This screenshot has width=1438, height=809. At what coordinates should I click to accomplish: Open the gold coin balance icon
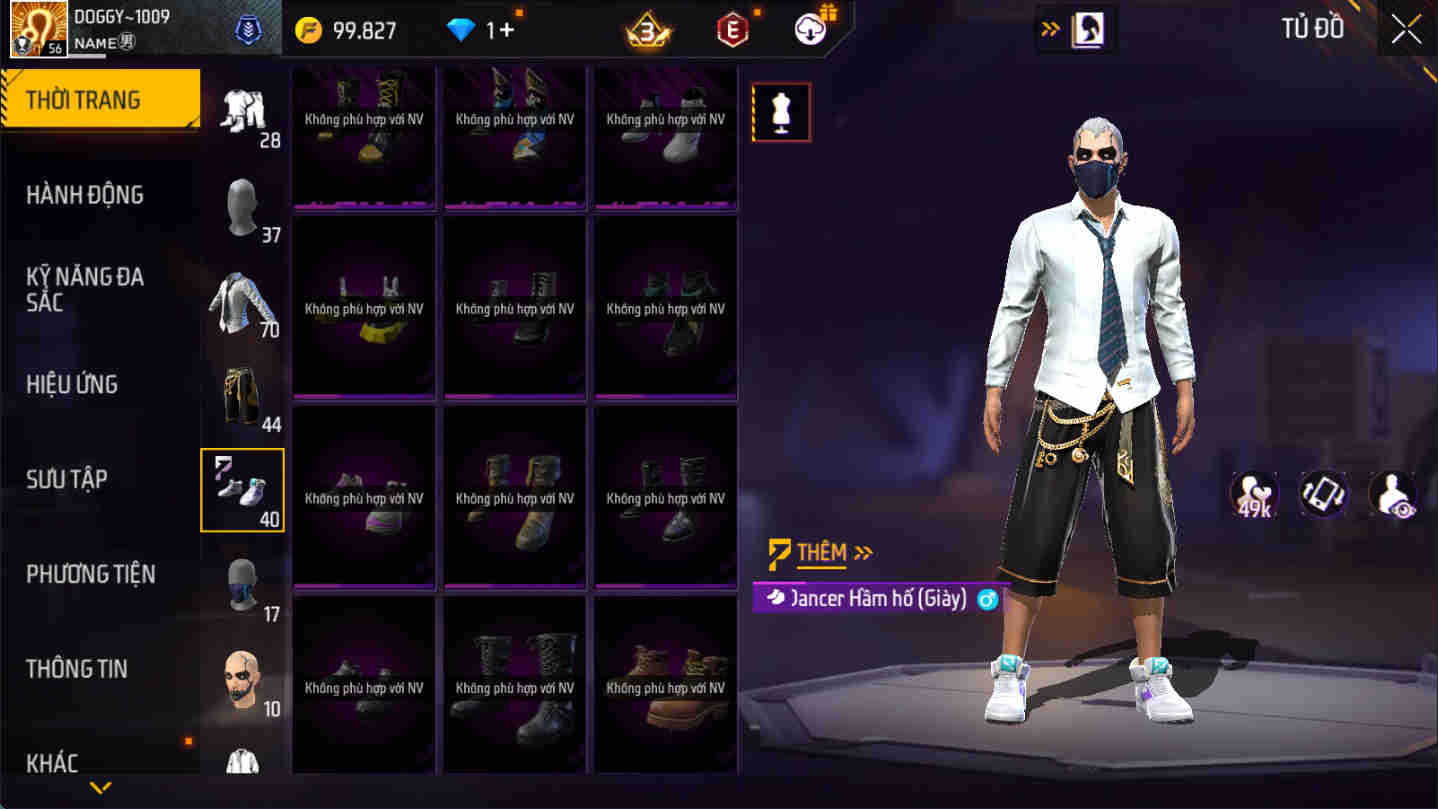pyautogui.click(x=310, y=30)
